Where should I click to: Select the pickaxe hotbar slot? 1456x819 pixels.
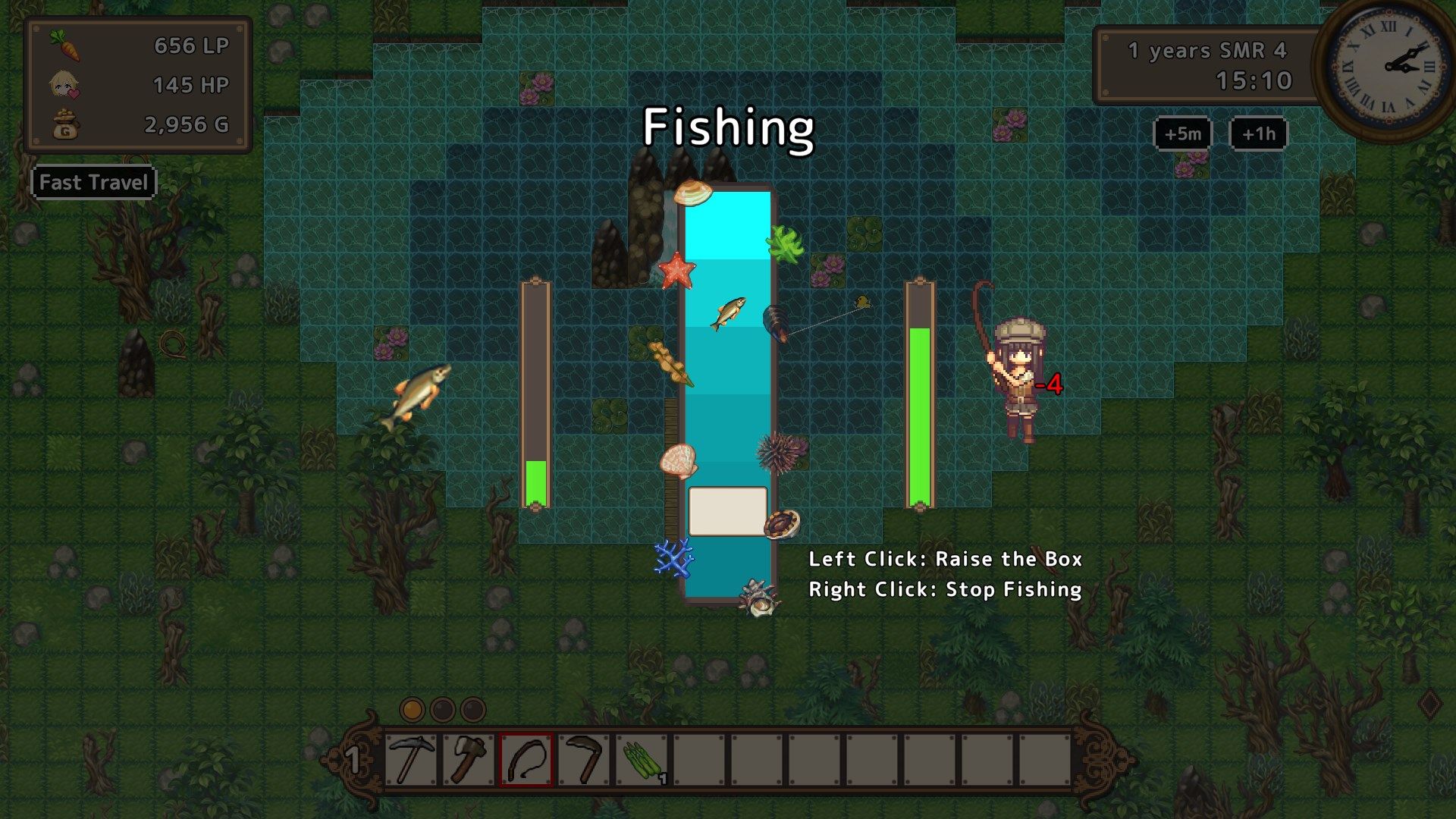tap(410, 759)
